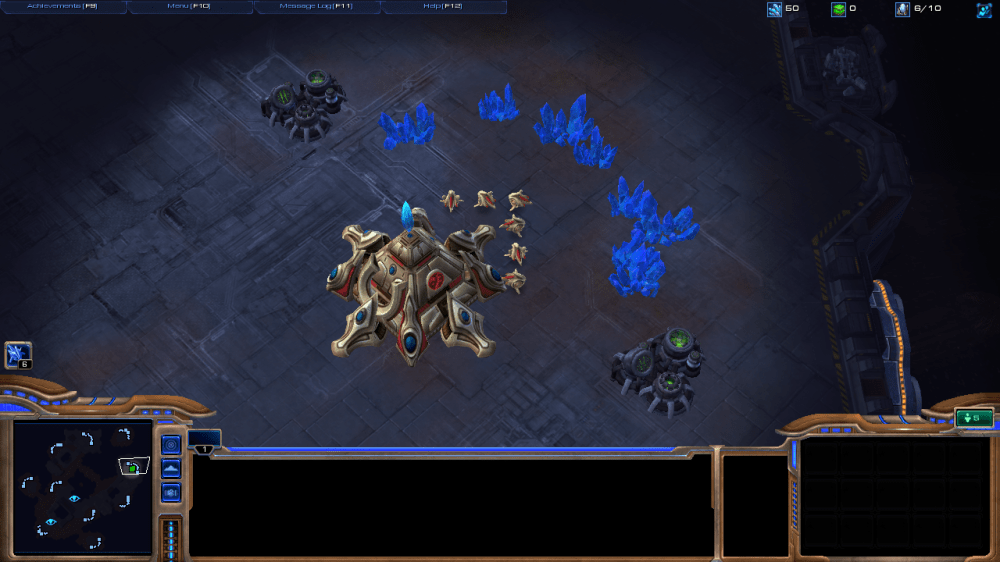Screen dimensions: 1000x562
Task: Open the Help (F12) panel
Action: (x=444, y=7)
